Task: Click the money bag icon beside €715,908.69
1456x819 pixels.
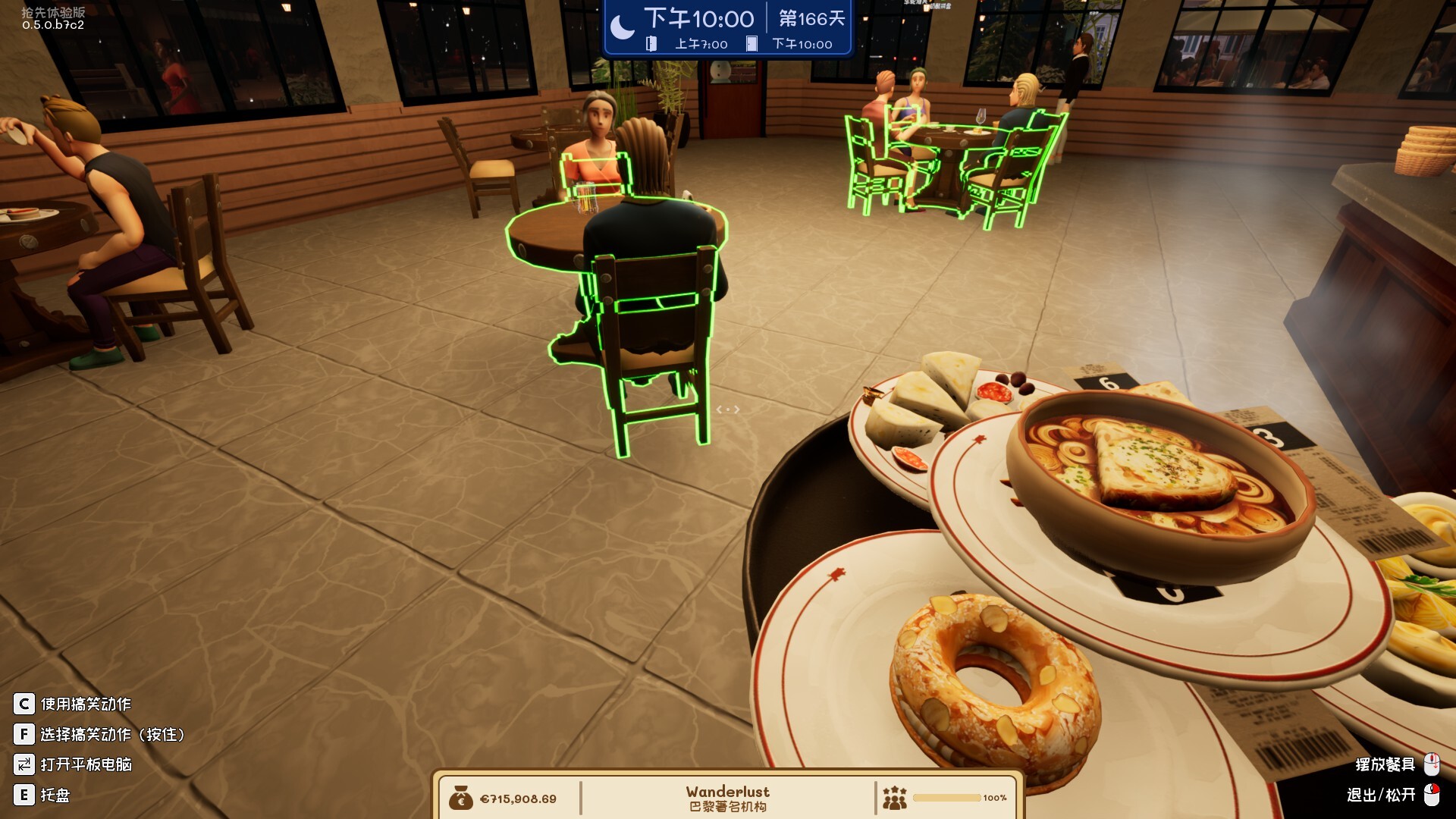Action: pos(462,797)
